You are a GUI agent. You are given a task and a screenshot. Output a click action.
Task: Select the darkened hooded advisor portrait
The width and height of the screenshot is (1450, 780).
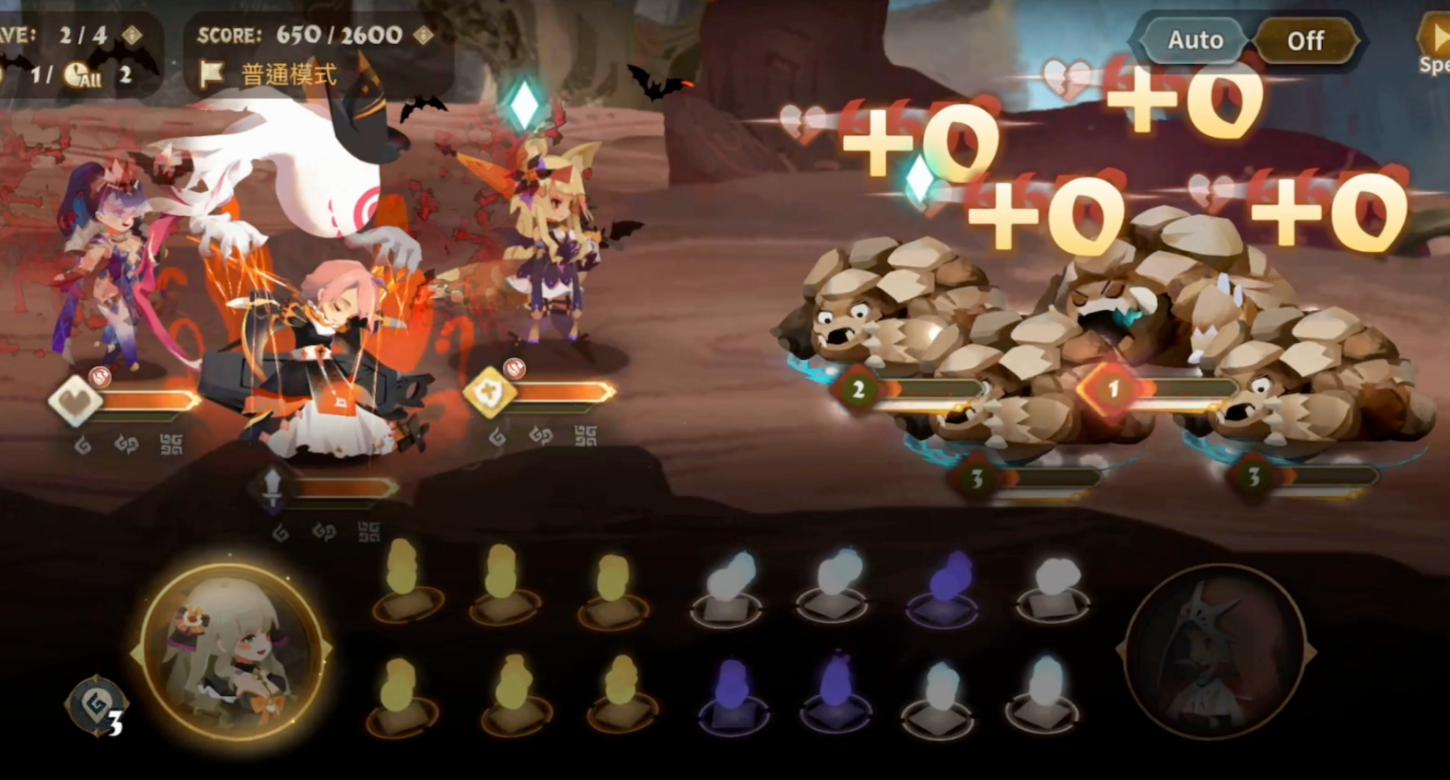click(x=1215, y=653)
